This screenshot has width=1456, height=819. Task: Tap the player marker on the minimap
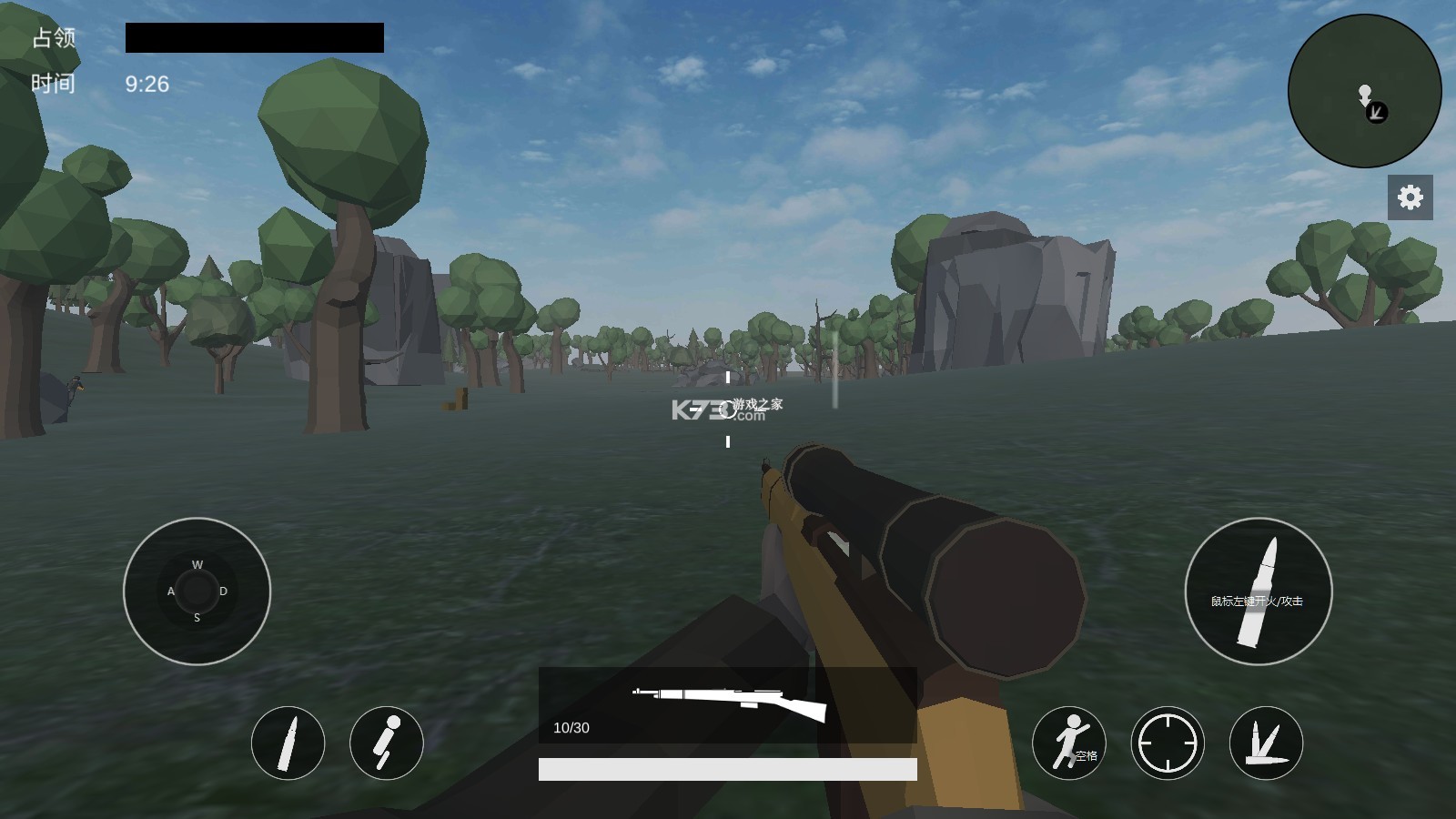click(x=1365, y=96)
